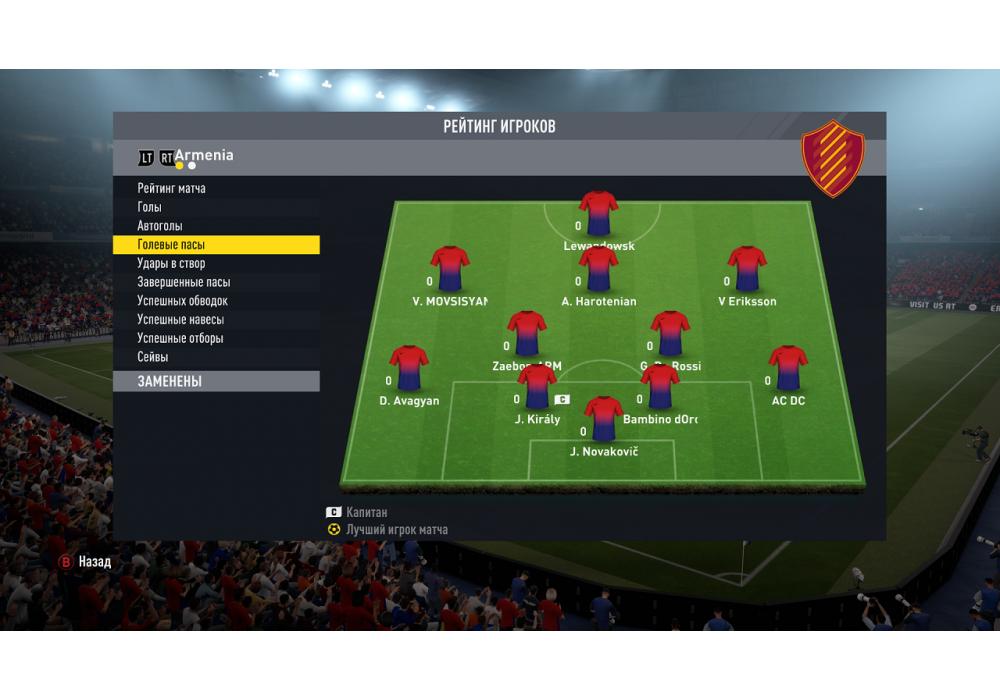
Task: Show the Автоголы statistic
Action: [x=160, y=226]
